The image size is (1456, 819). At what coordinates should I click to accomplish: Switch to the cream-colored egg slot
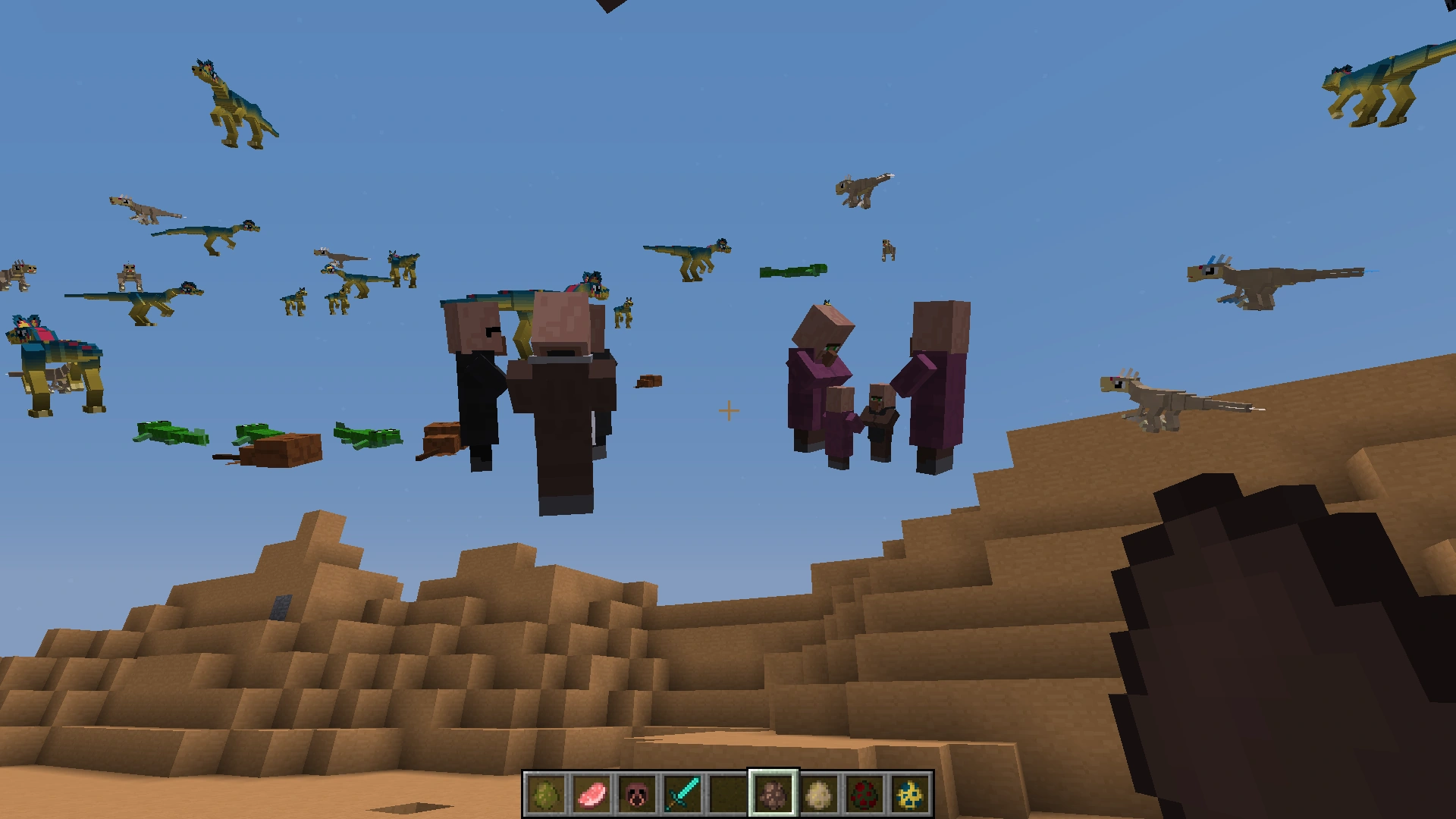click(x=819, y=794)
